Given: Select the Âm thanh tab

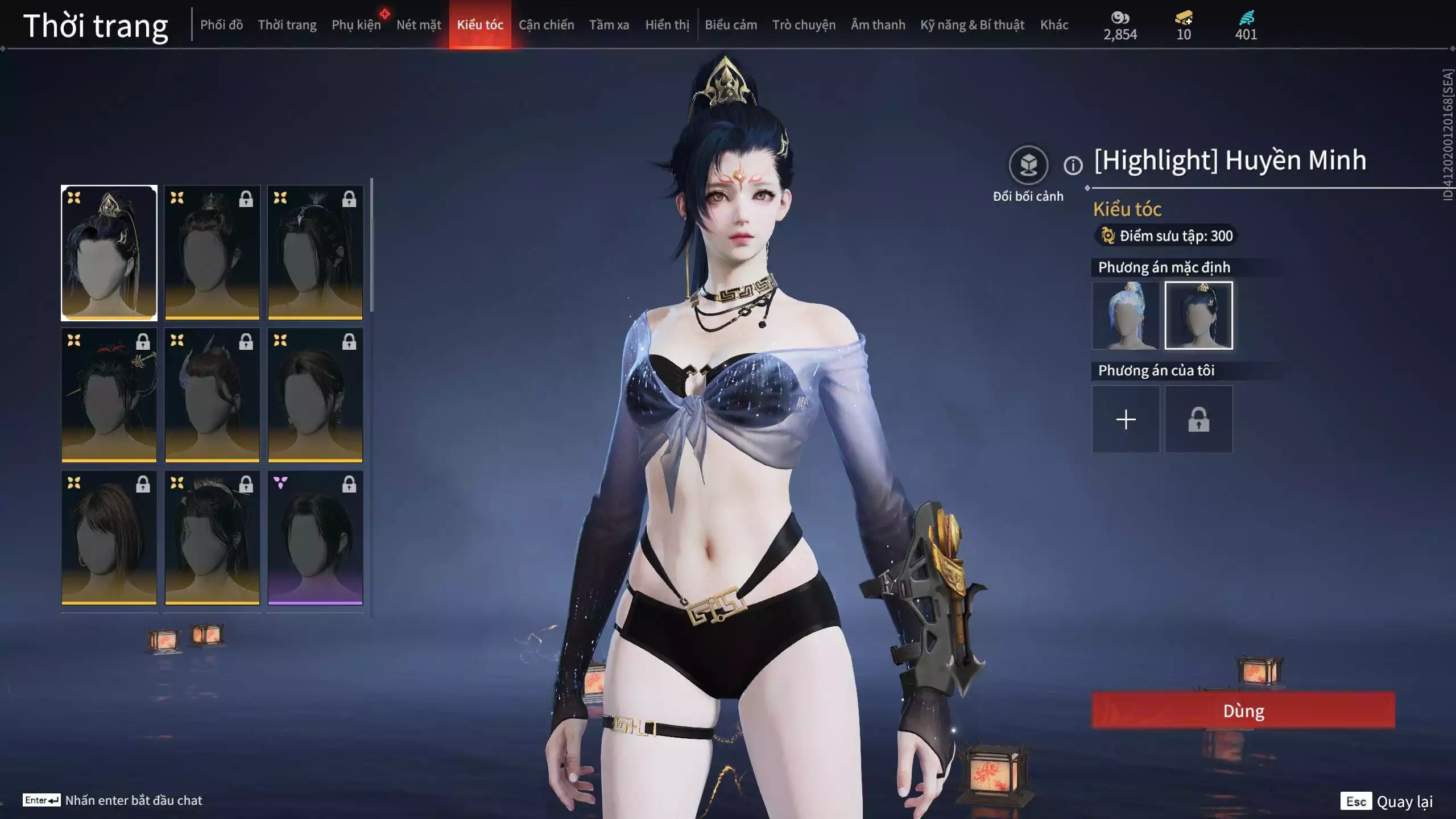Looking at the screenshot, I should click(878, 25).
